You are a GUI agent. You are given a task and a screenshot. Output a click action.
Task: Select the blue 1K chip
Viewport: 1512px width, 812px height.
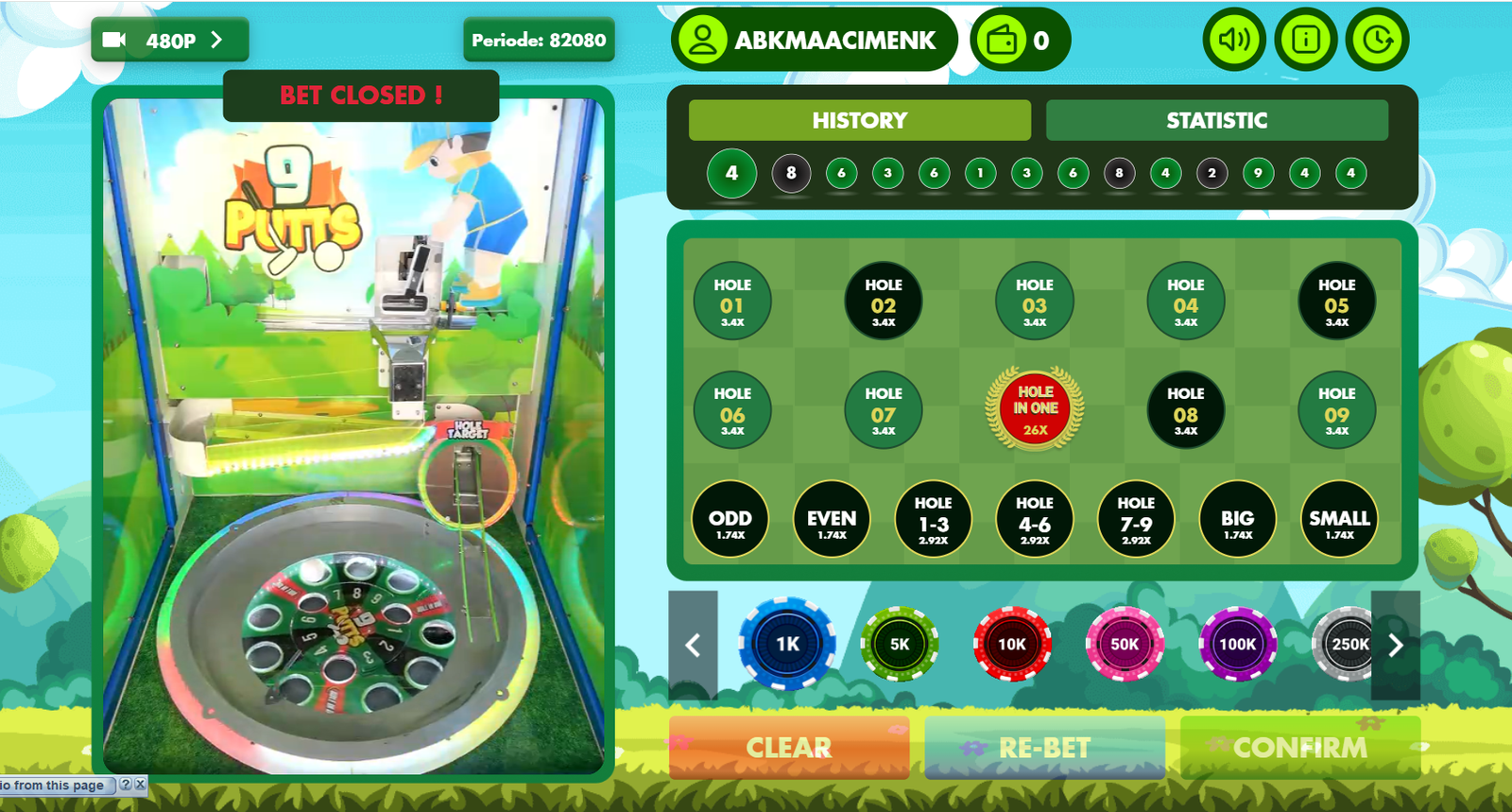(787, 645)
